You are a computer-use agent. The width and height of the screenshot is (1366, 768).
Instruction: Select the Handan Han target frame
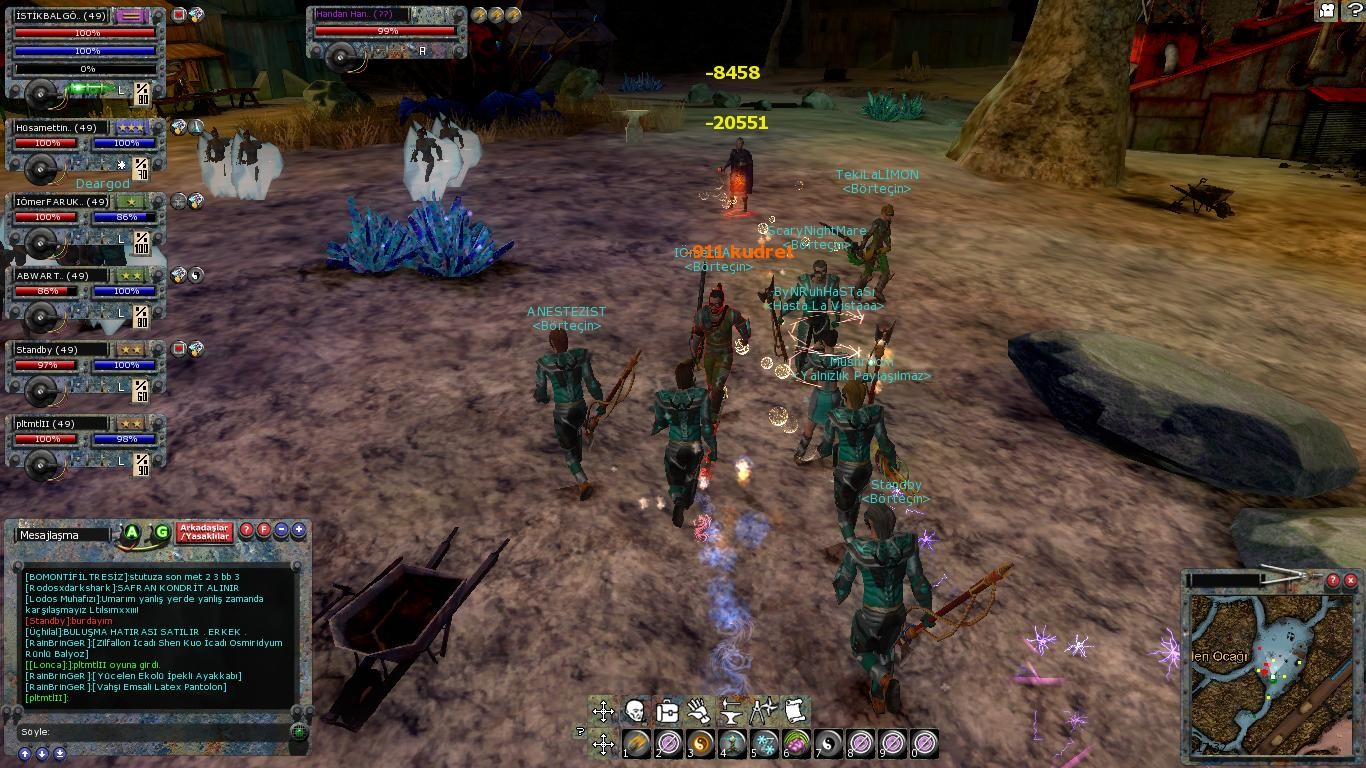385,32
